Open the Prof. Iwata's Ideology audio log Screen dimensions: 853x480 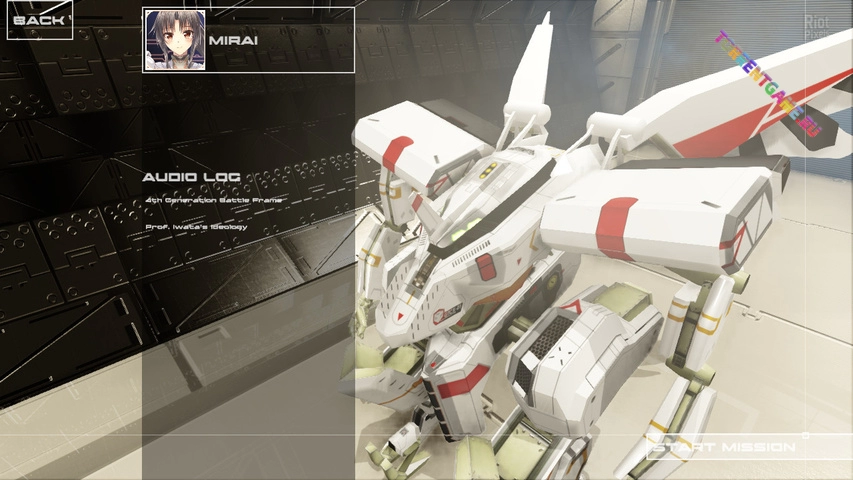pyautogui.click(x=196, y=227)
